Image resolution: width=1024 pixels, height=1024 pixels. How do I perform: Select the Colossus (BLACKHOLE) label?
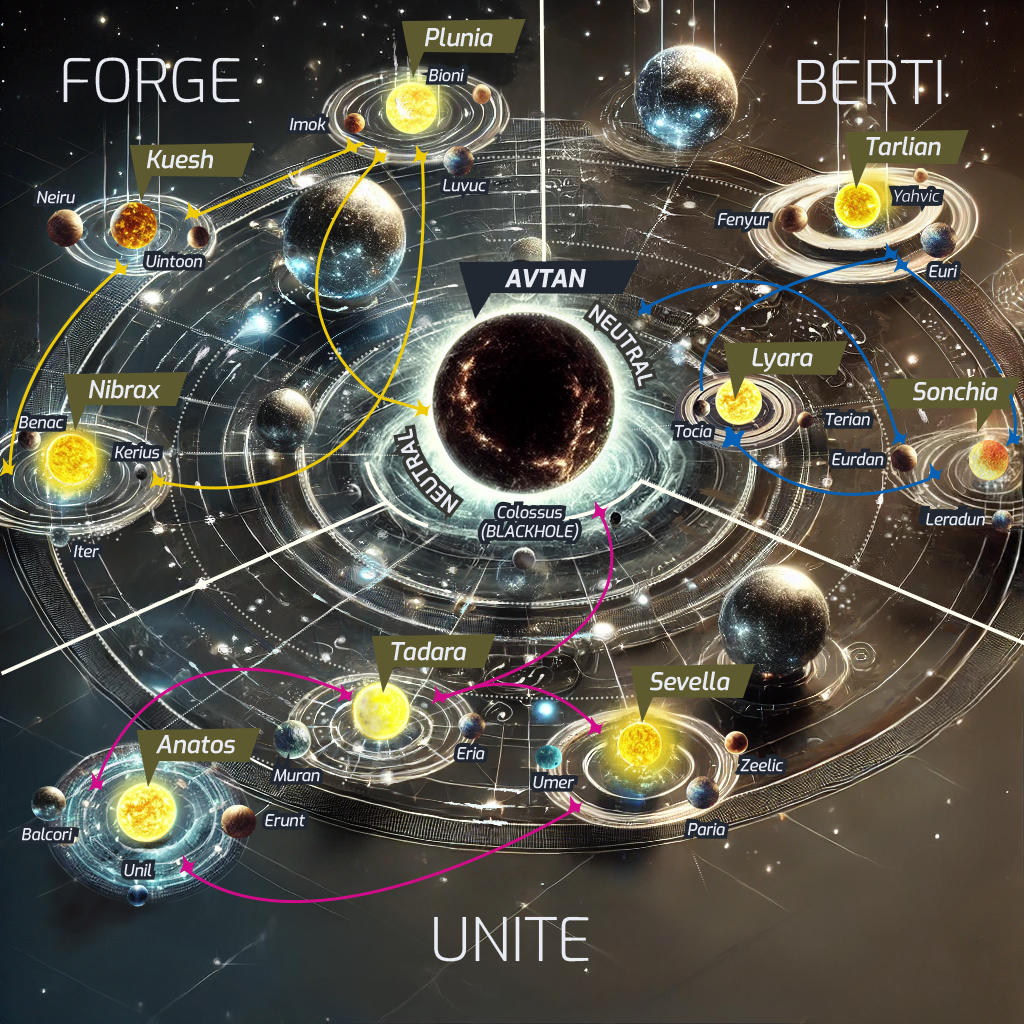pos(530,521)
